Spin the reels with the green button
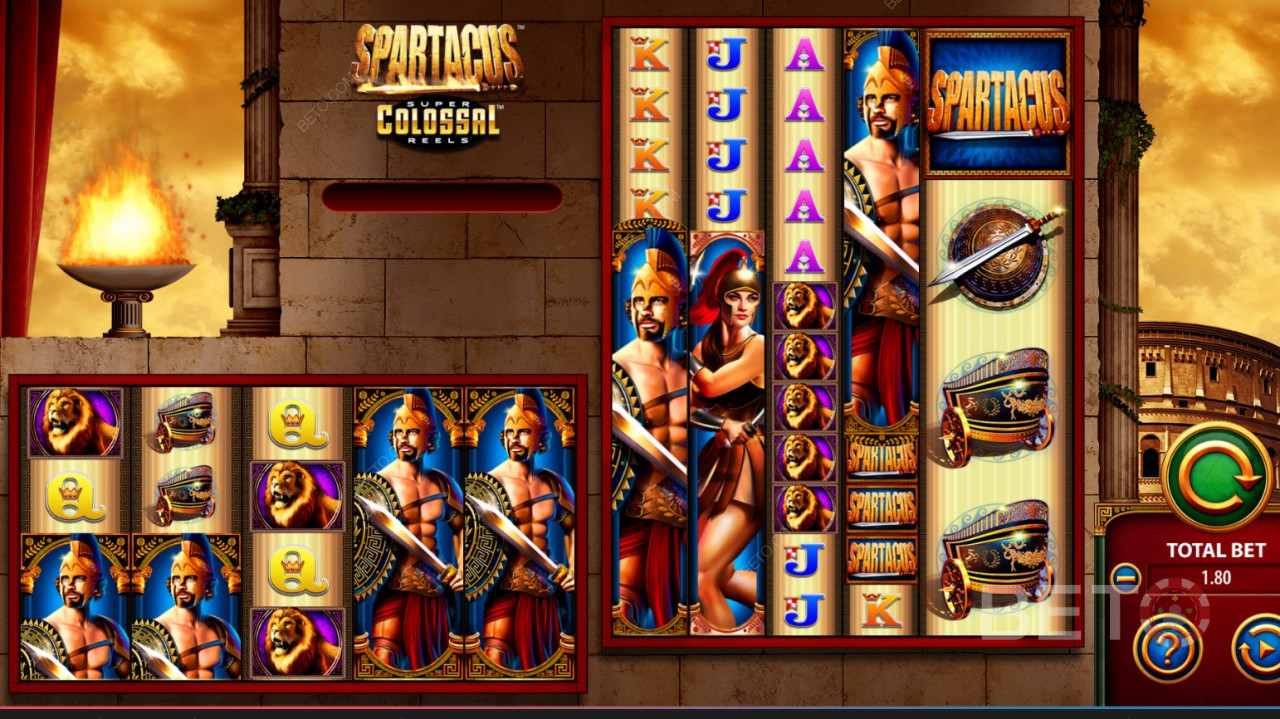This screenshot has width=1280, height=719. pyautogui.click(x=1216, y=476)
